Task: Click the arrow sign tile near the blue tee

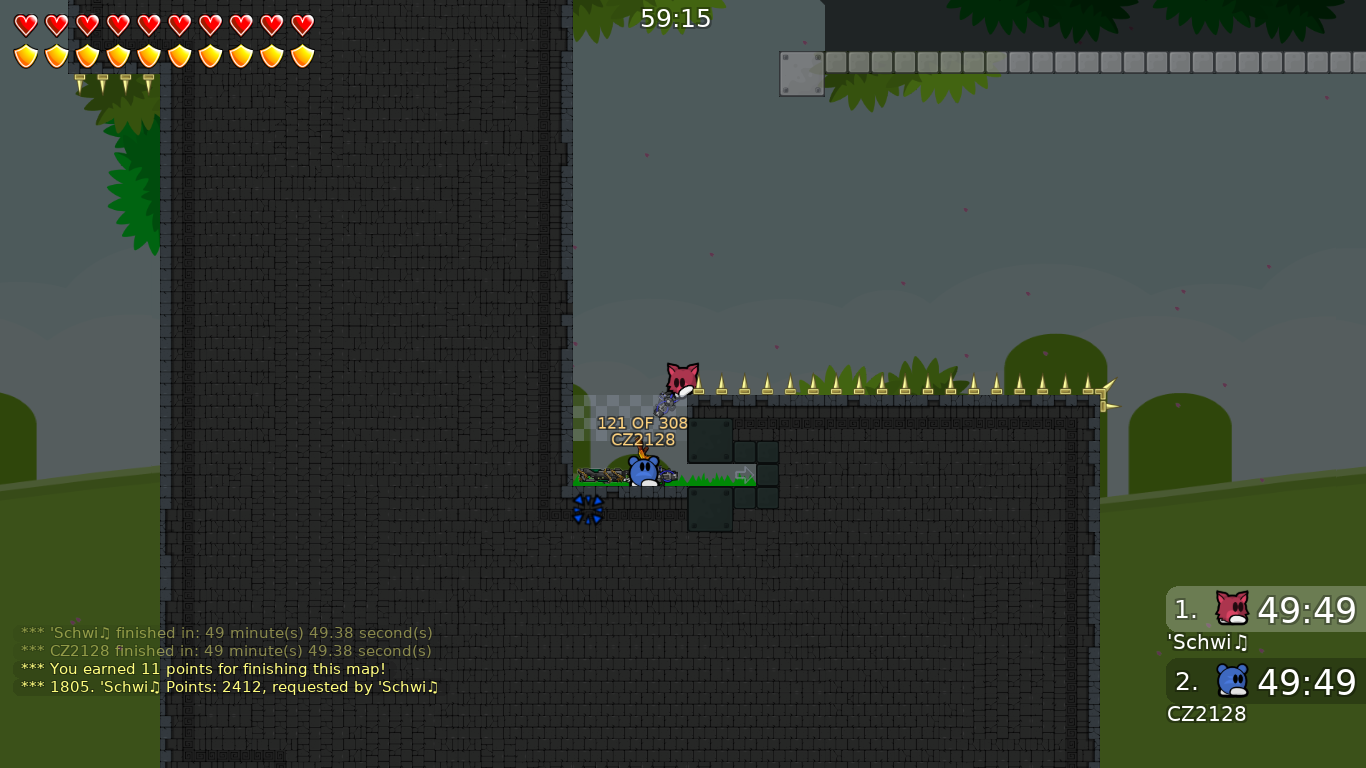Action: pos(744,475)
